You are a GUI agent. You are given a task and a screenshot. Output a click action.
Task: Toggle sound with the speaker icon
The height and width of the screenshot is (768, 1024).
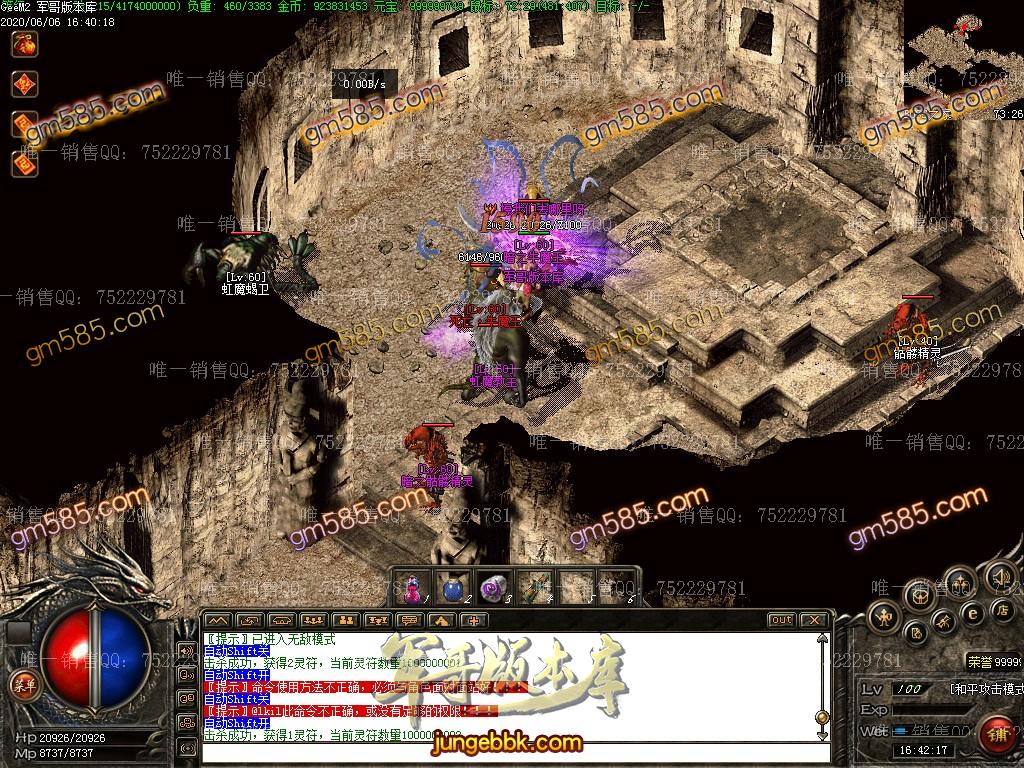[x=998, y=577]
